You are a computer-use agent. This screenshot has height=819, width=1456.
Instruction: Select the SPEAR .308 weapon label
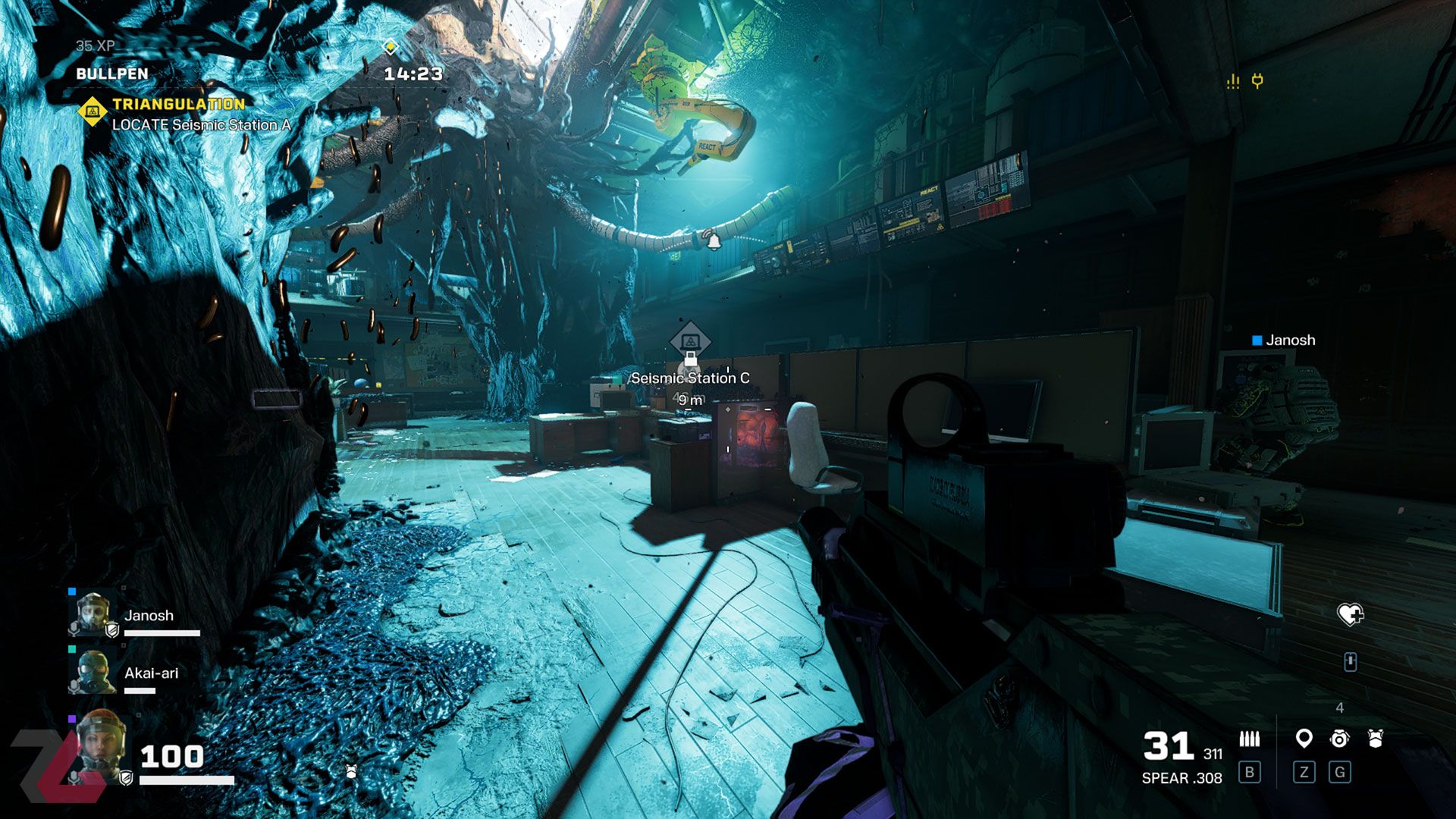click(1181, 778)
